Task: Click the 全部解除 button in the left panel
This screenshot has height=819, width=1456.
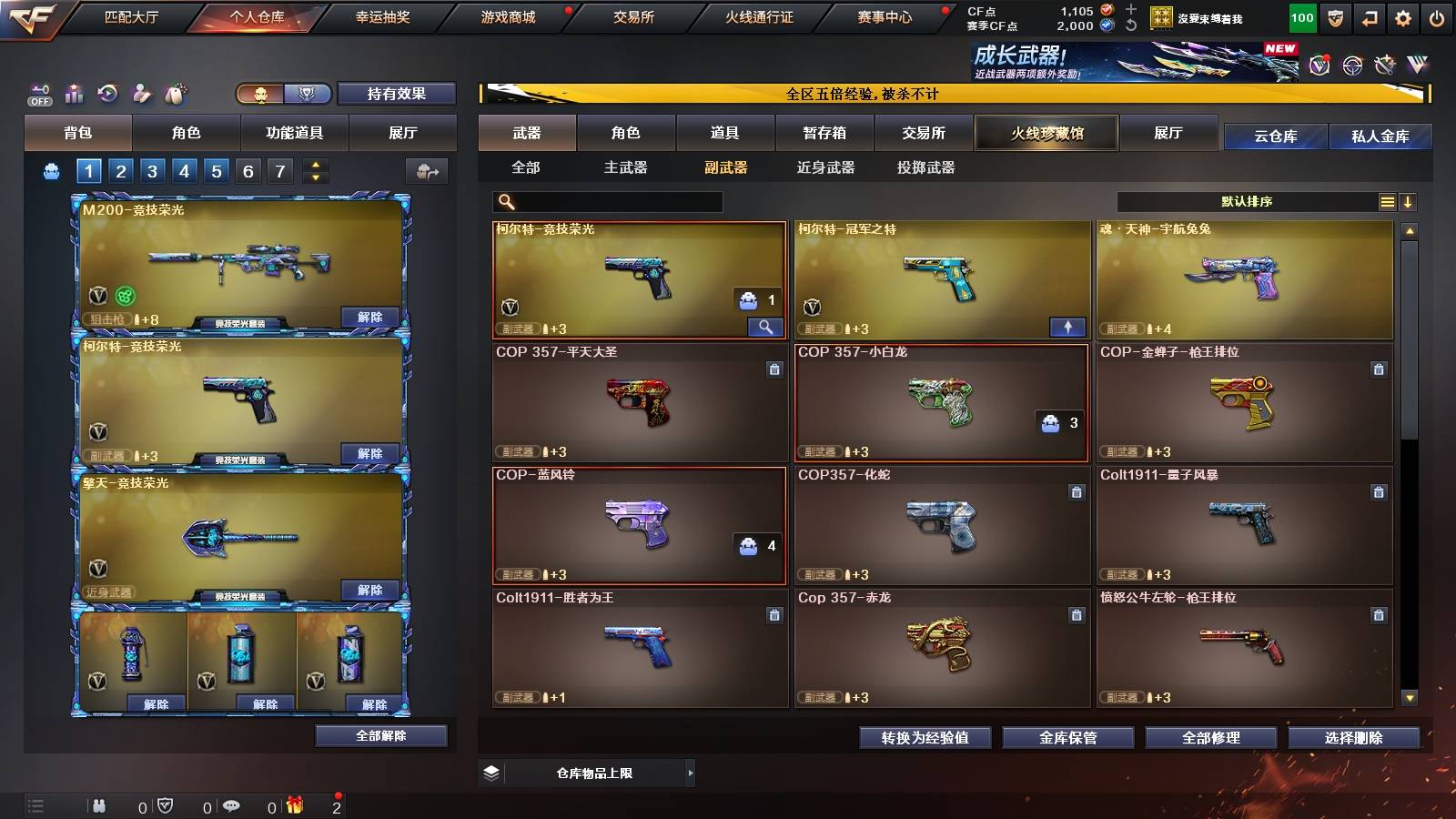Action: click(x=381, y=736)
